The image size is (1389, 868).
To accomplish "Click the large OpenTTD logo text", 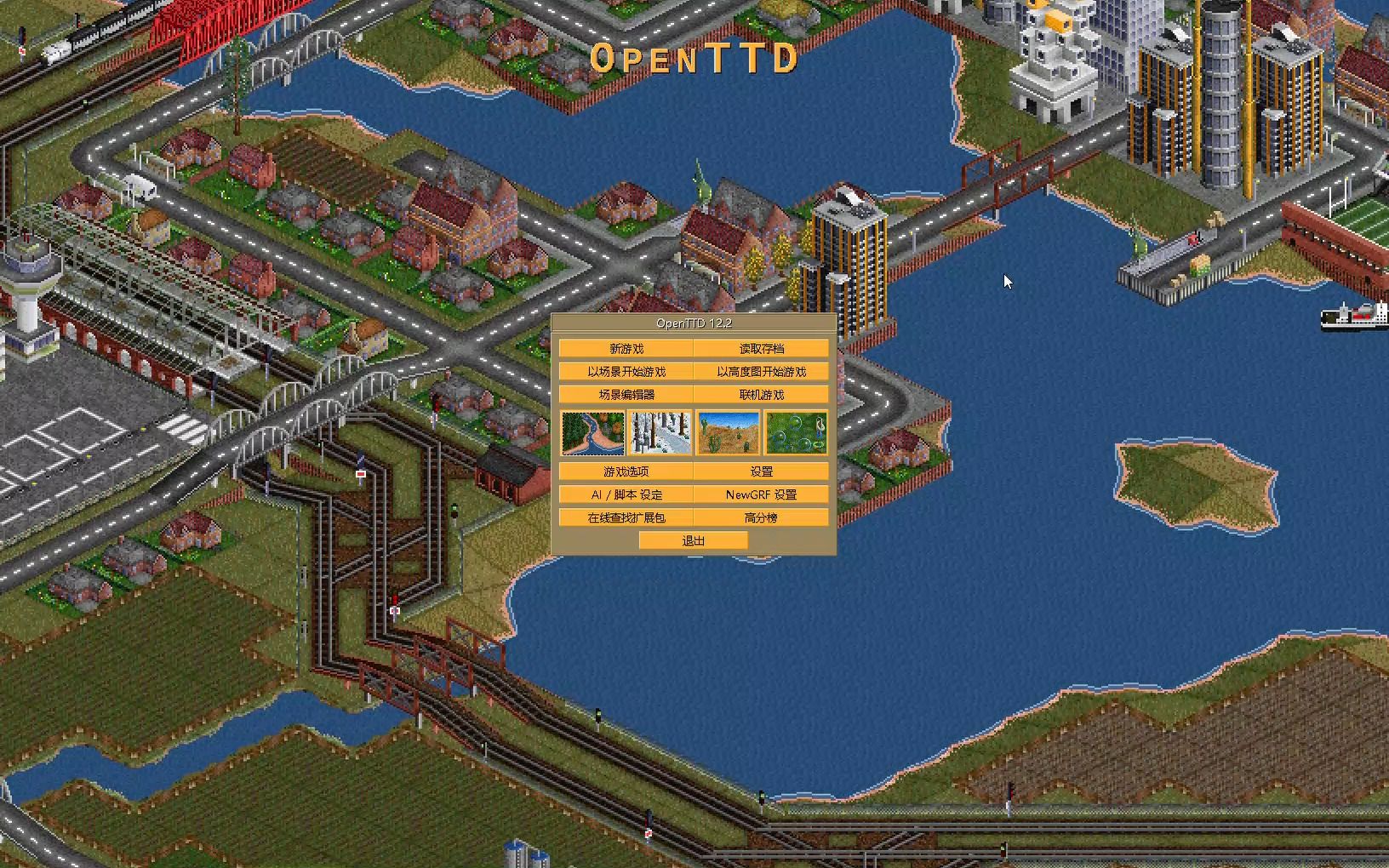I will (694, 59).
